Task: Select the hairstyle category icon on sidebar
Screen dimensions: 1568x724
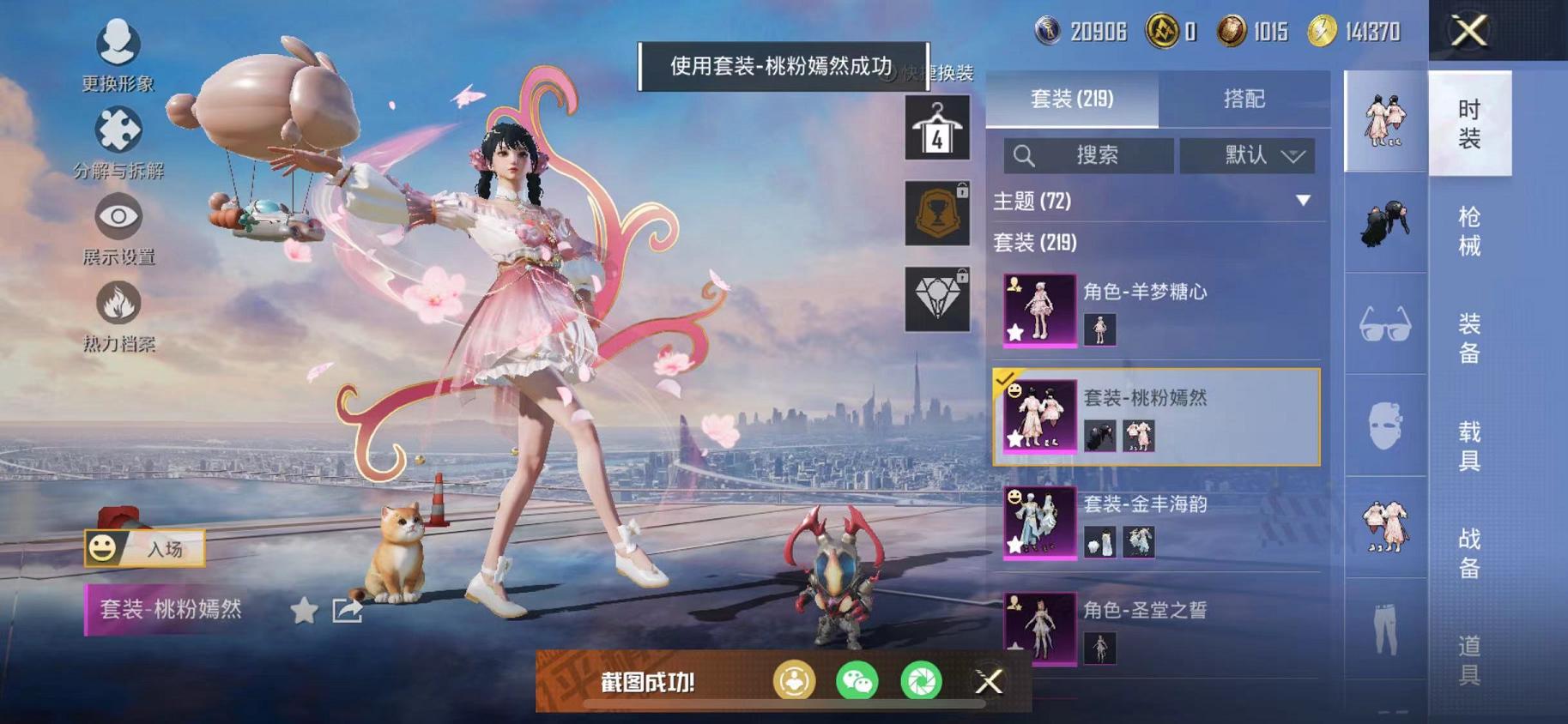Action: pos(1384,225)
